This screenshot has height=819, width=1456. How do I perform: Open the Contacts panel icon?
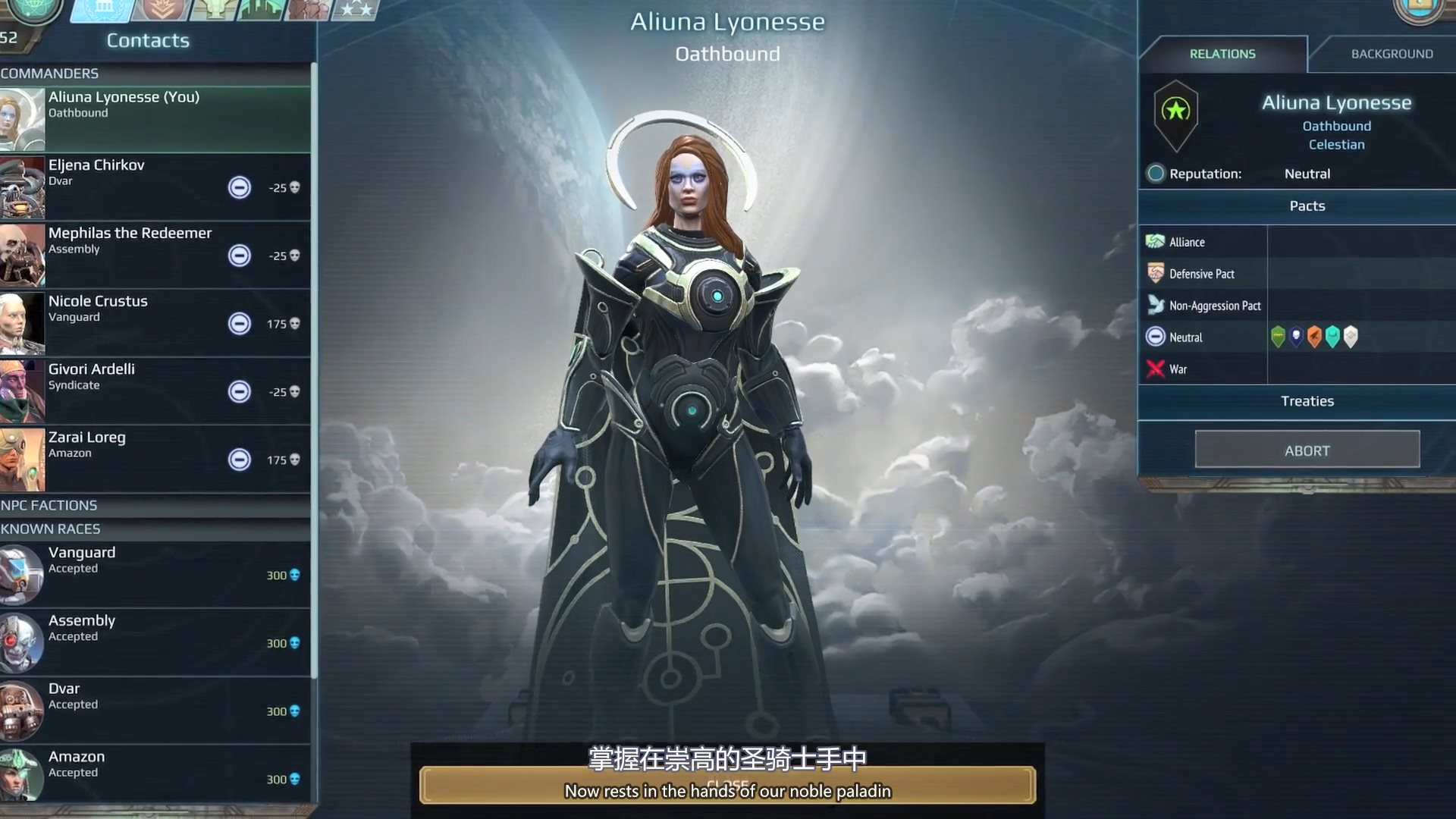click(102, 11)
